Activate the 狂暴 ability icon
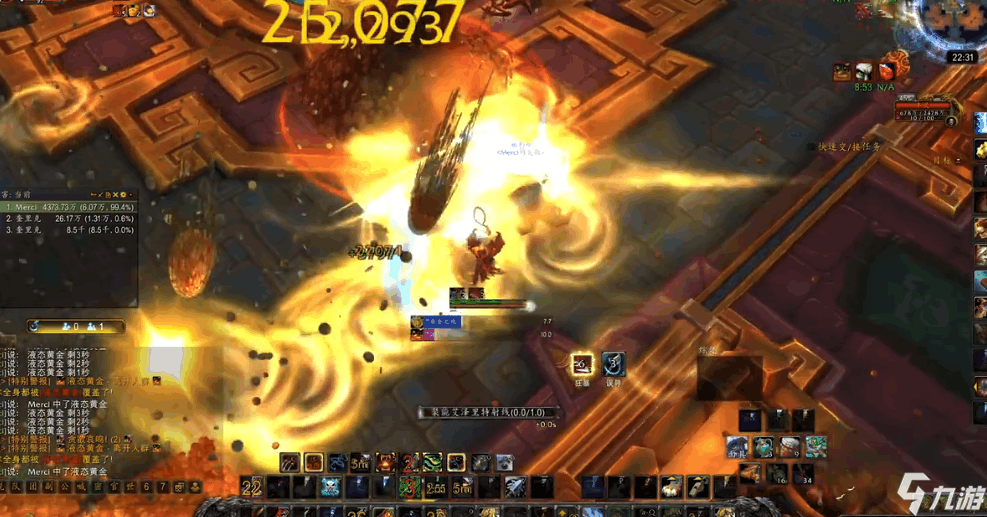The width and height of the screenshot is (987, 517). (x=582, y=364)
